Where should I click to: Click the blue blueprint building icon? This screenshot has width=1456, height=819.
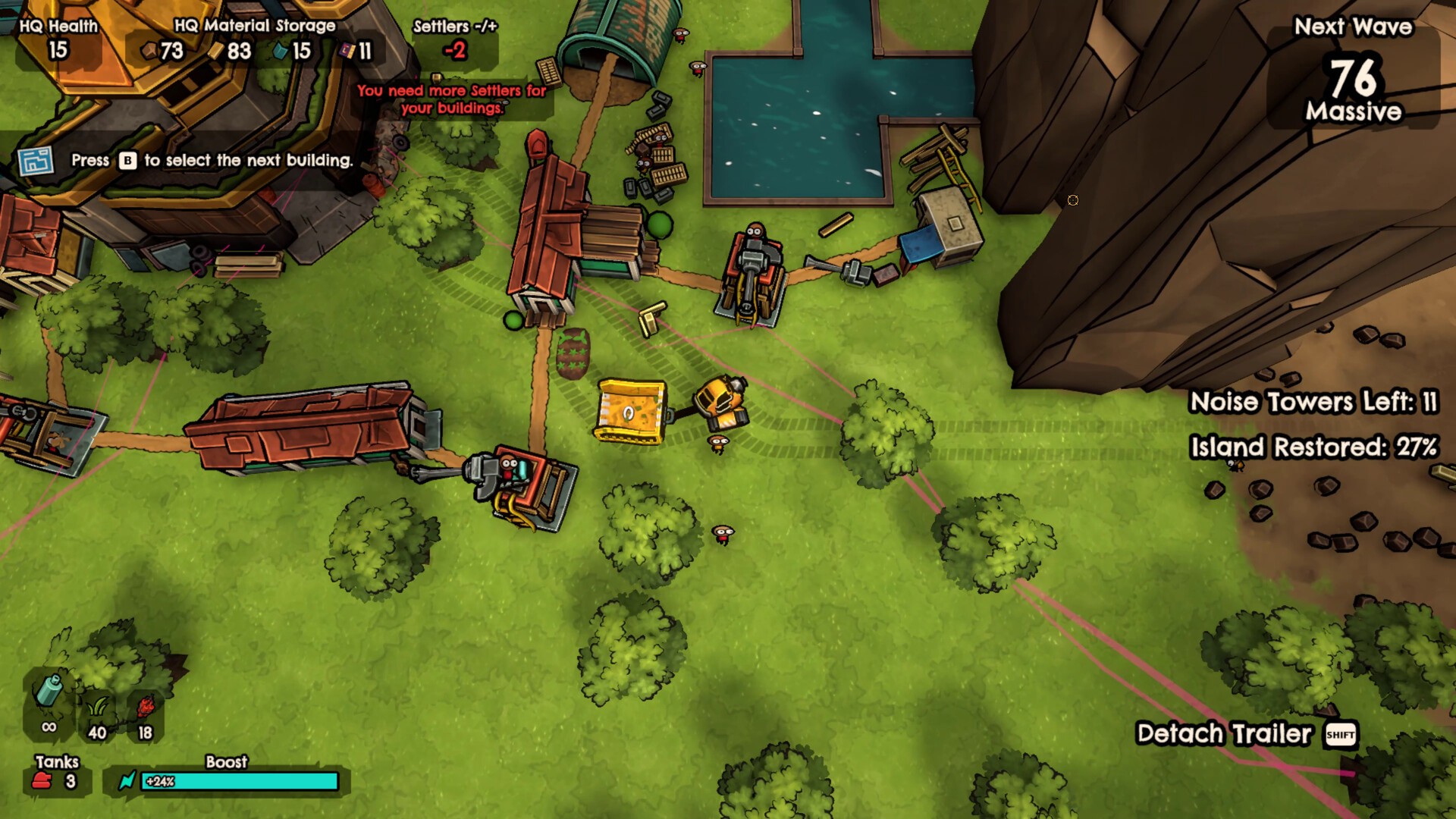point(36,161)
